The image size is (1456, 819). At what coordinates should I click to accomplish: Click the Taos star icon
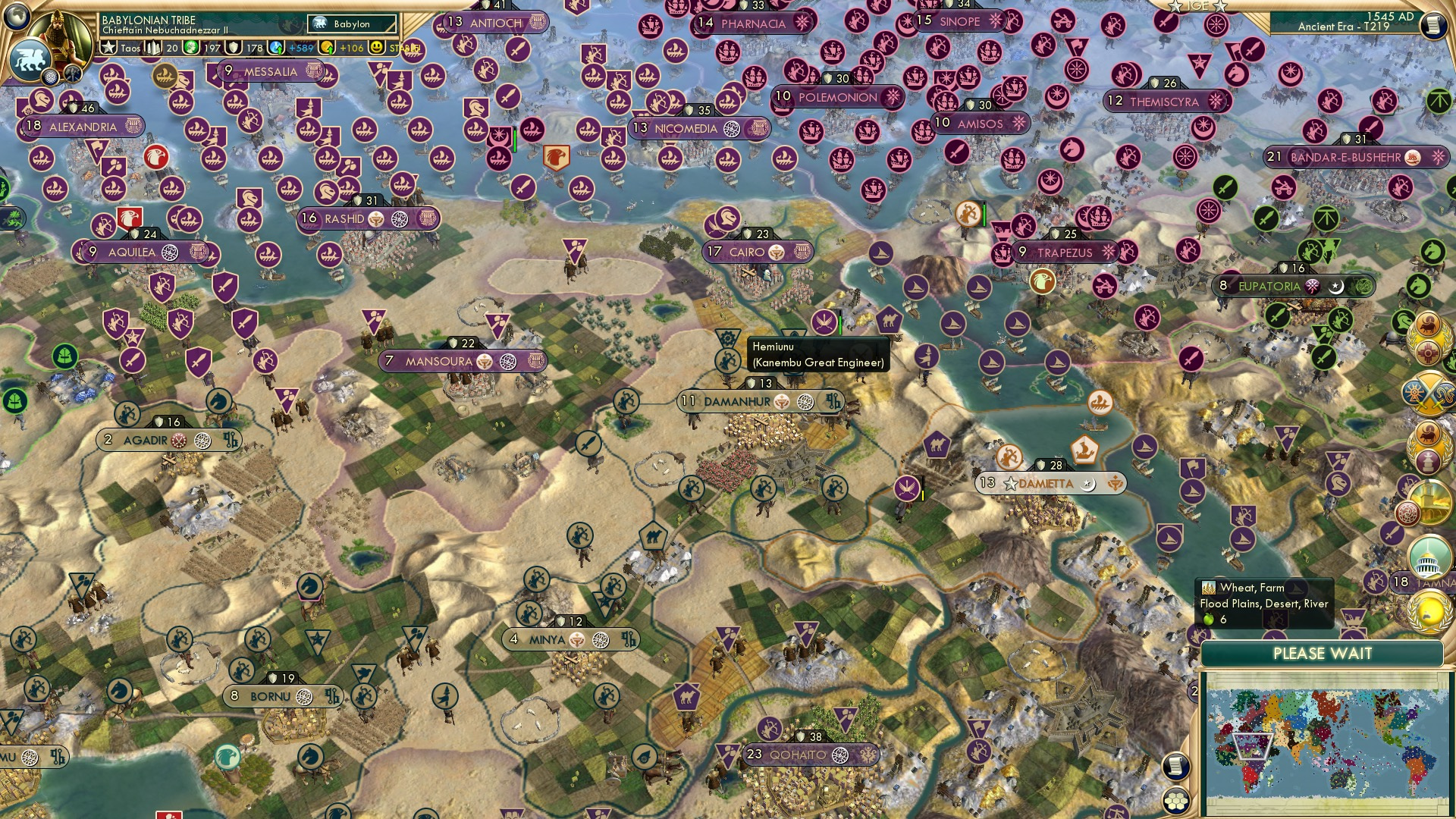[110, 47]
